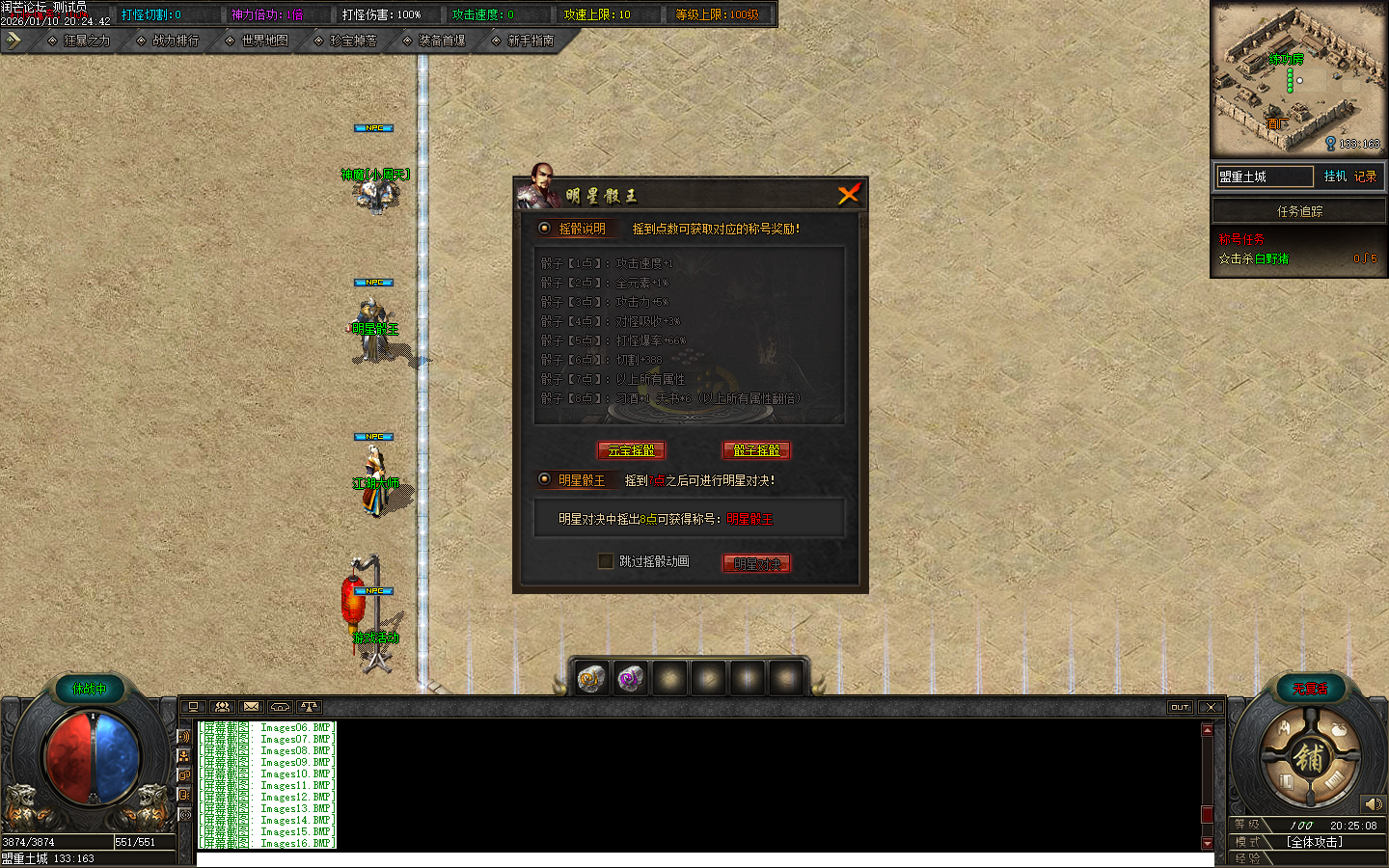Mute sound via speaker icon near bottom right
This screenshot has width=1389, height=868.
[x=1374, y=803]
